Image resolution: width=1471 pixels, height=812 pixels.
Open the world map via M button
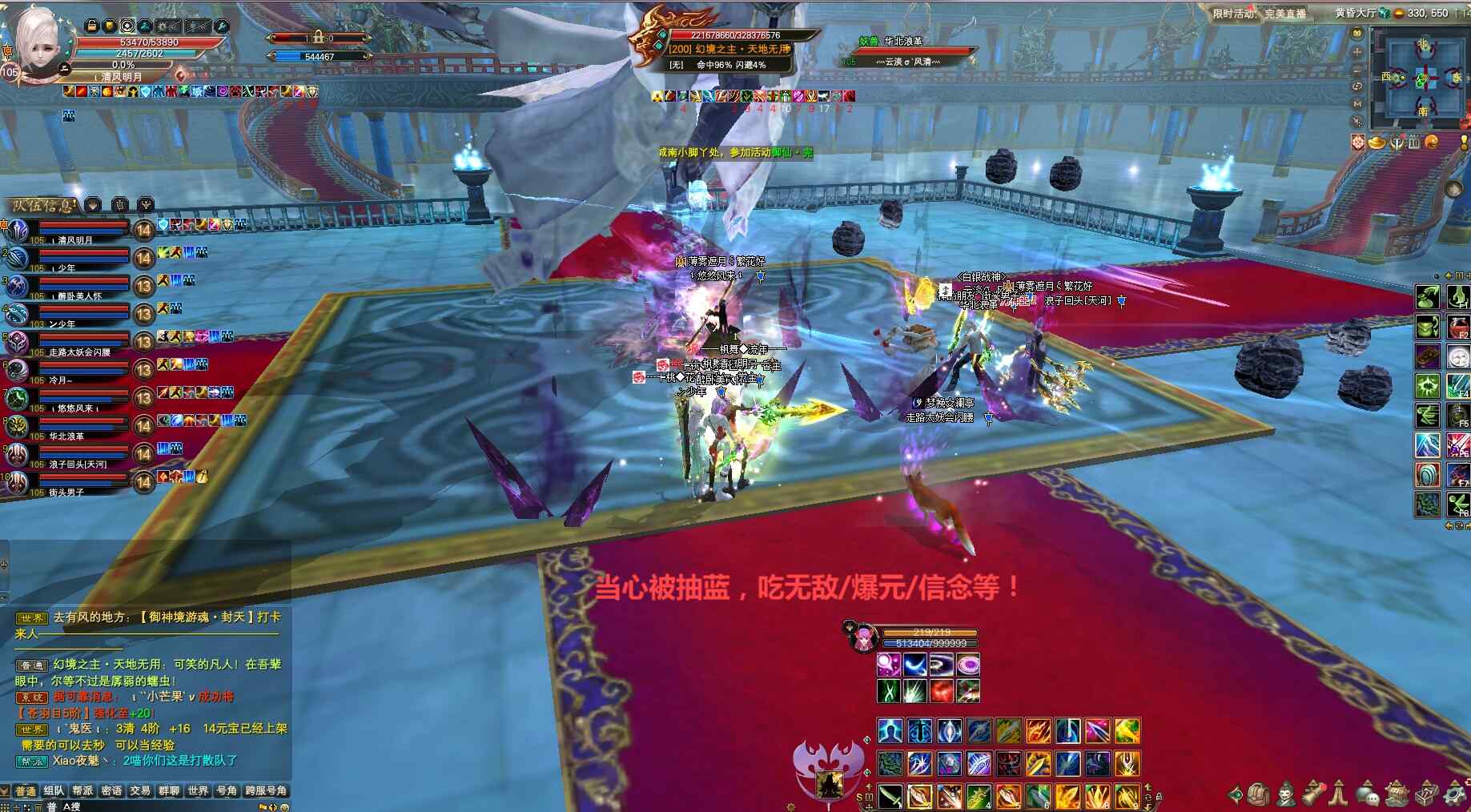click(x=1357, y=104)
